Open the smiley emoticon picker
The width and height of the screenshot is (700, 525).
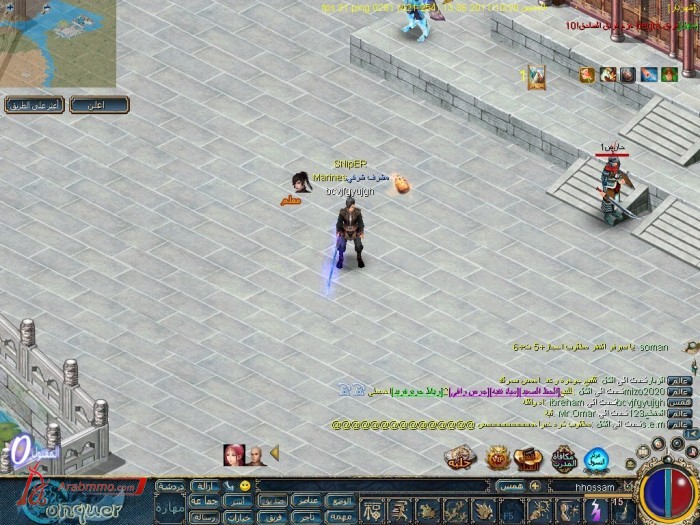click(245, 486)
